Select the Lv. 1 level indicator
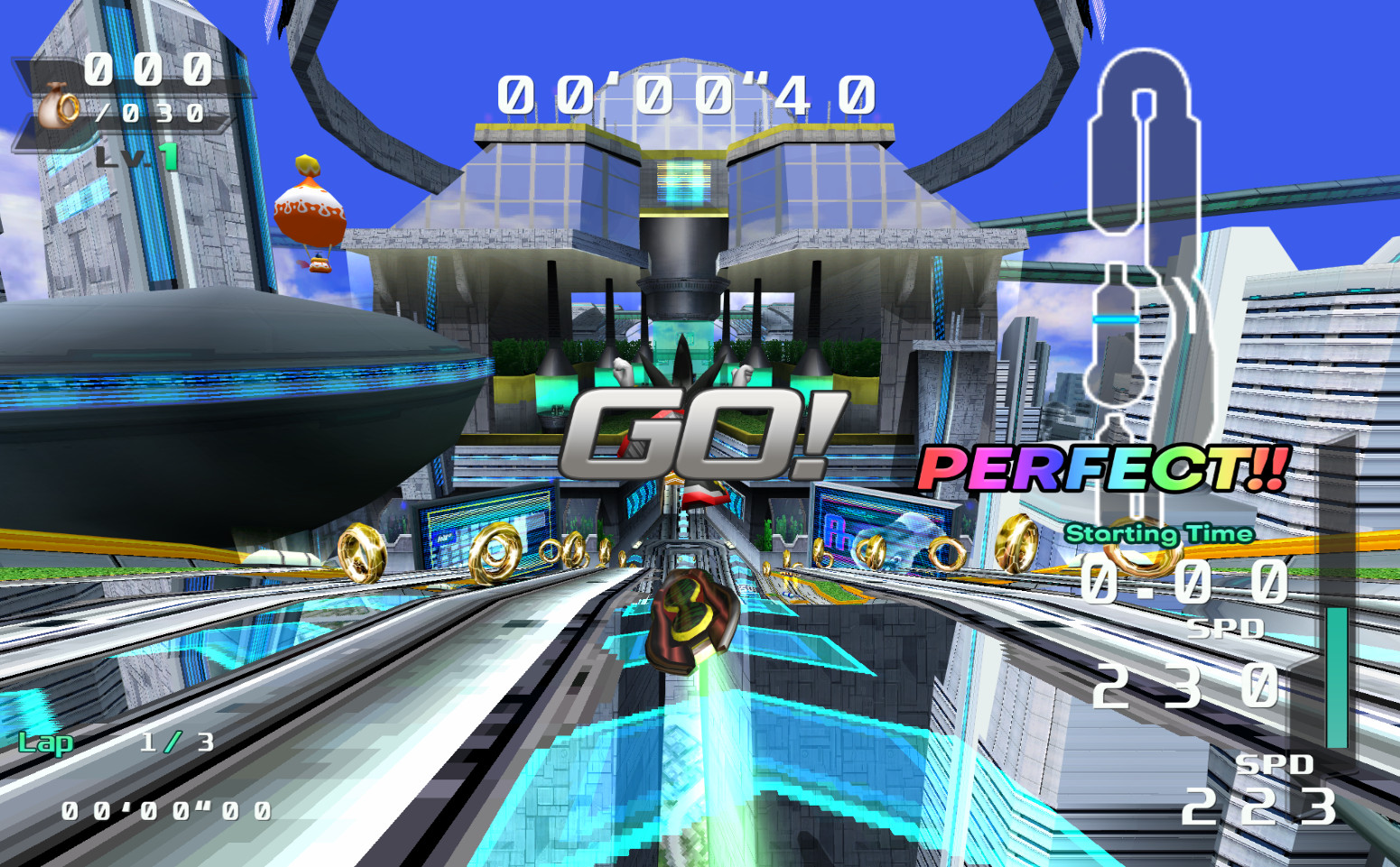This screenshot has height=867, width=1400. pyautogui.click(x=137, y=155)
